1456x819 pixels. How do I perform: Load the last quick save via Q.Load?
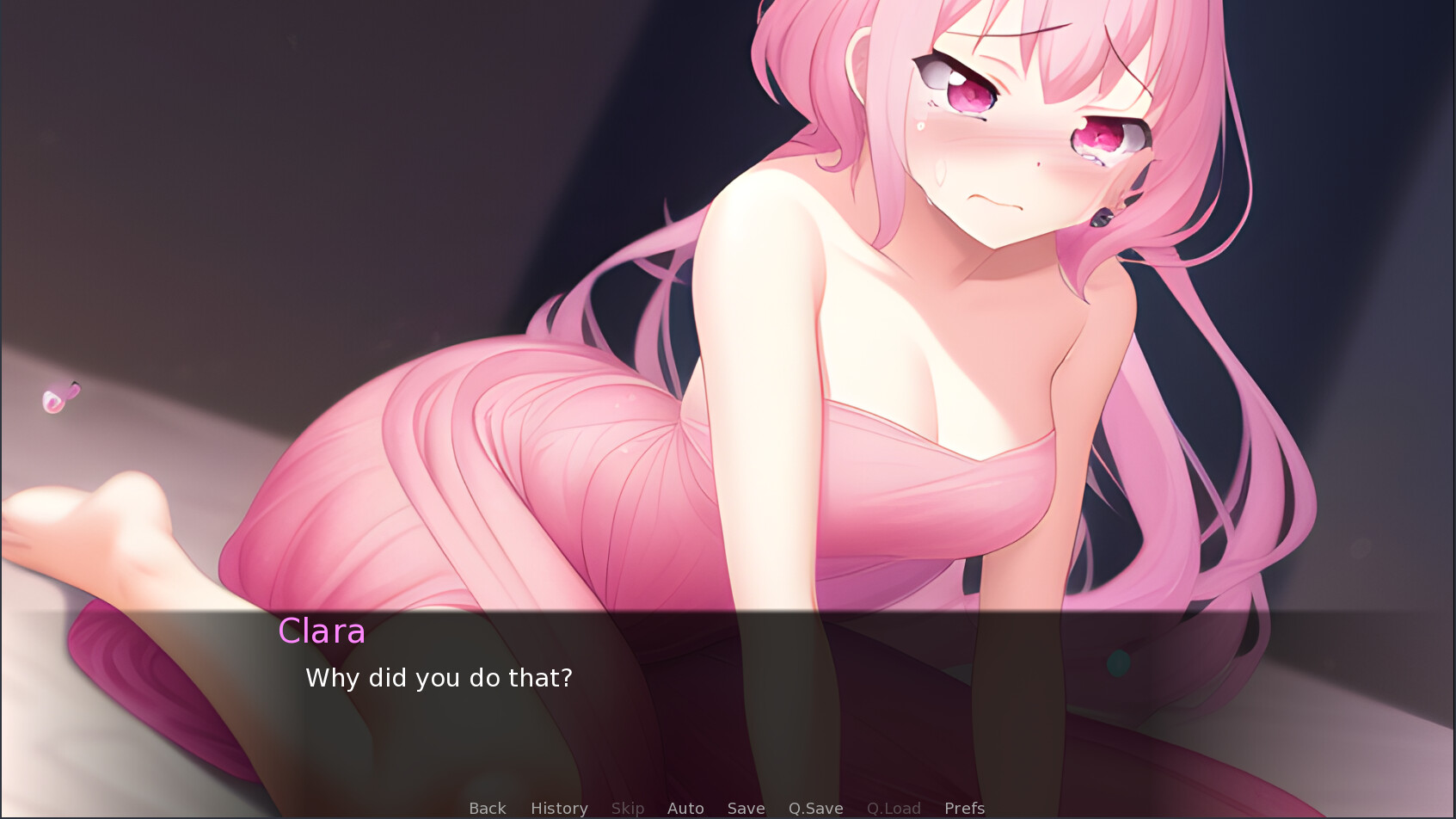[x=894, y=808]
